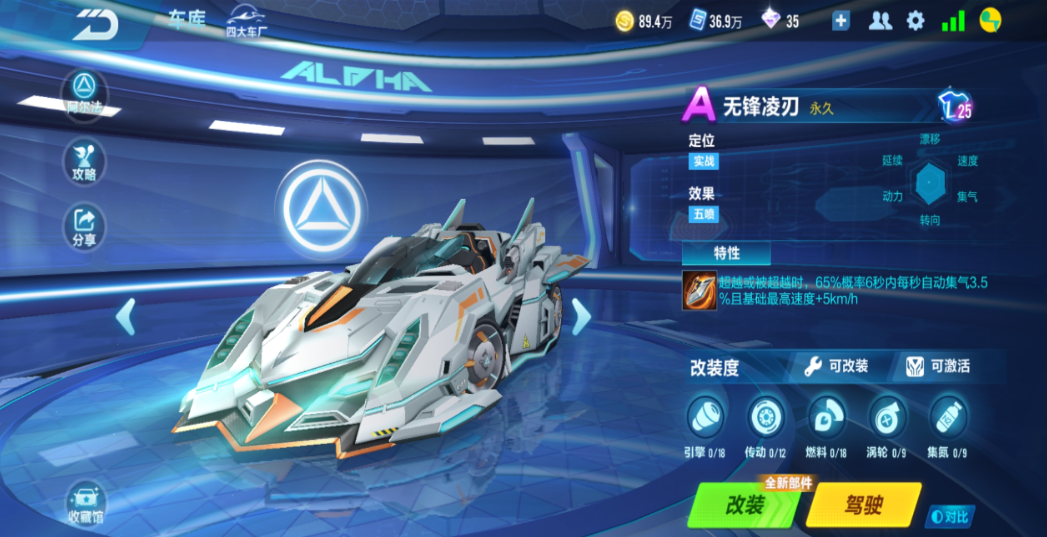Open the 可激活 activatable filter

pyautogui.click(x=938, y=366)
